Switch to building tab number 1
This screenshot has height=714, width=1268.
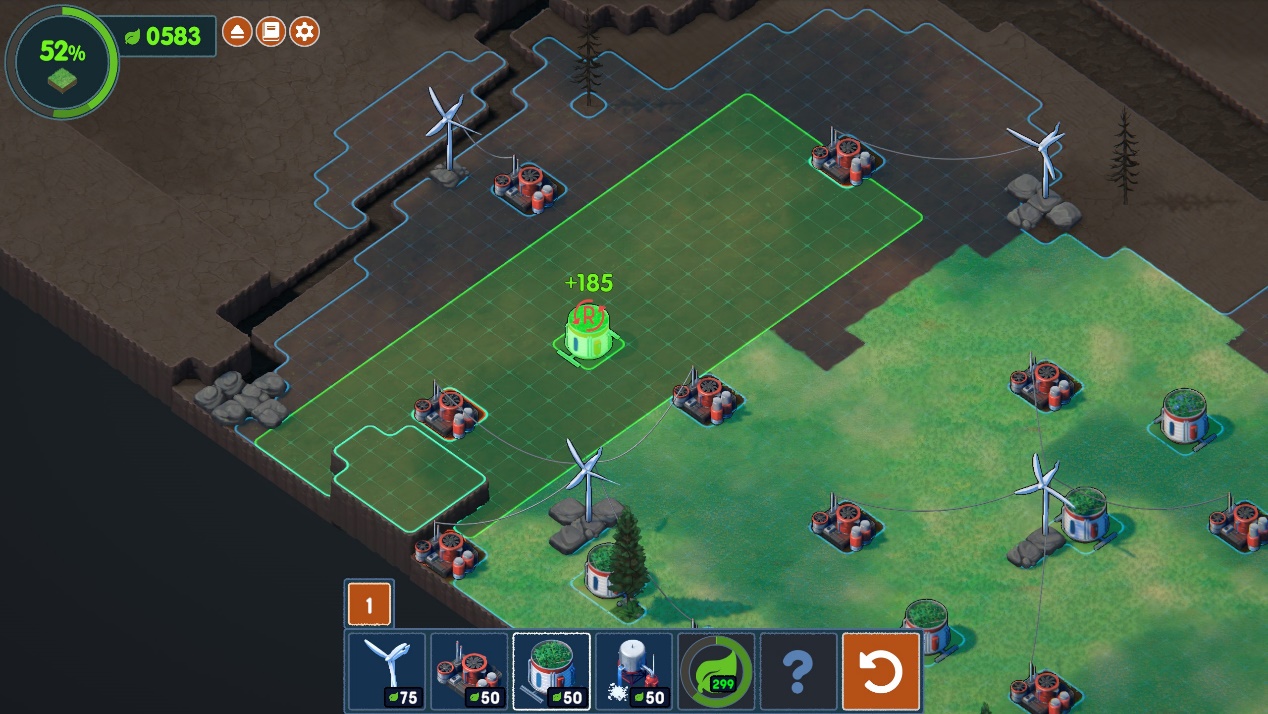[x=369, y=605]
